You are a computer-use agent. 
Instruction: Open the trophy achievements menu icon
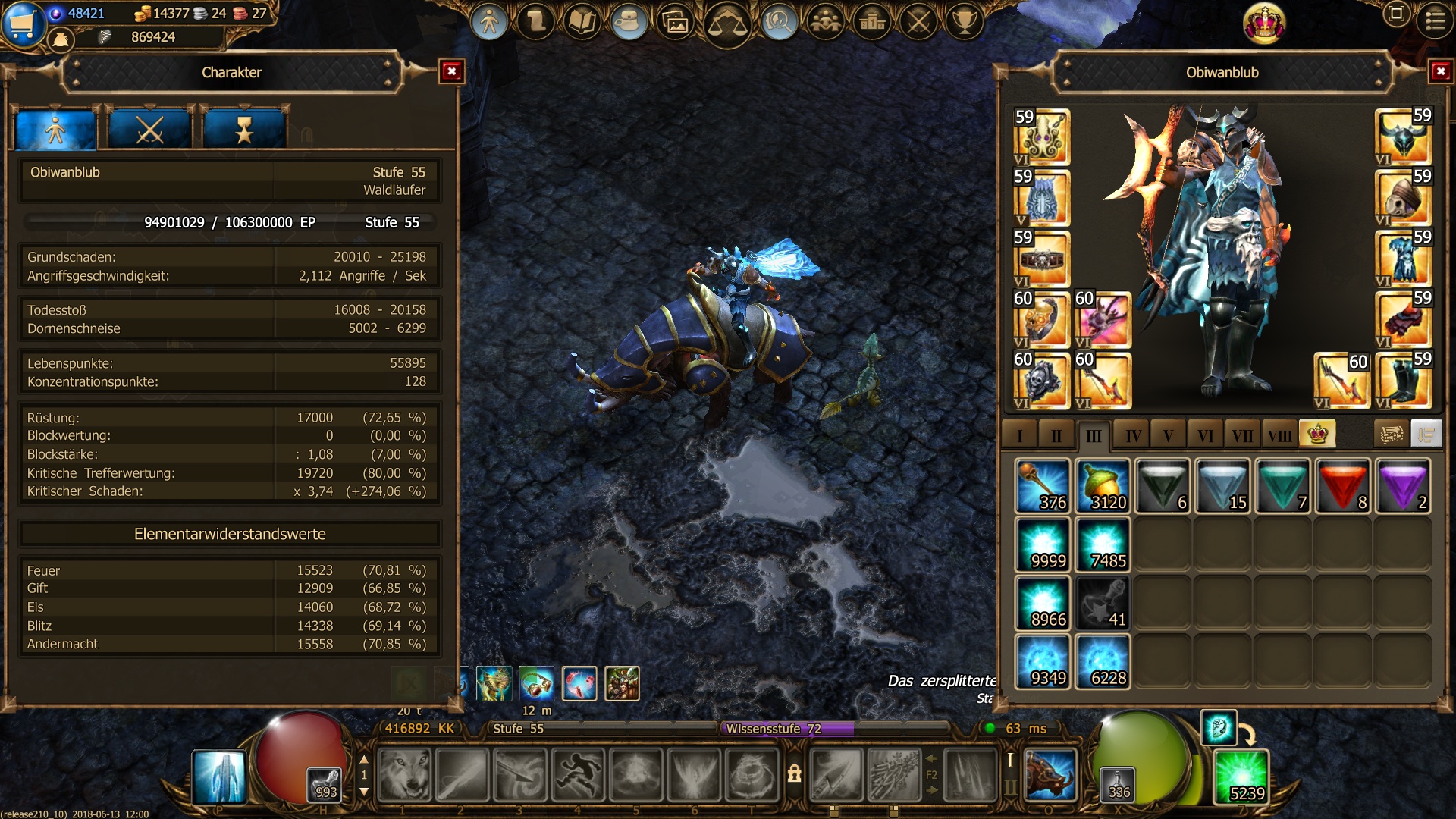pyautogui.click(x=965, y=21)
